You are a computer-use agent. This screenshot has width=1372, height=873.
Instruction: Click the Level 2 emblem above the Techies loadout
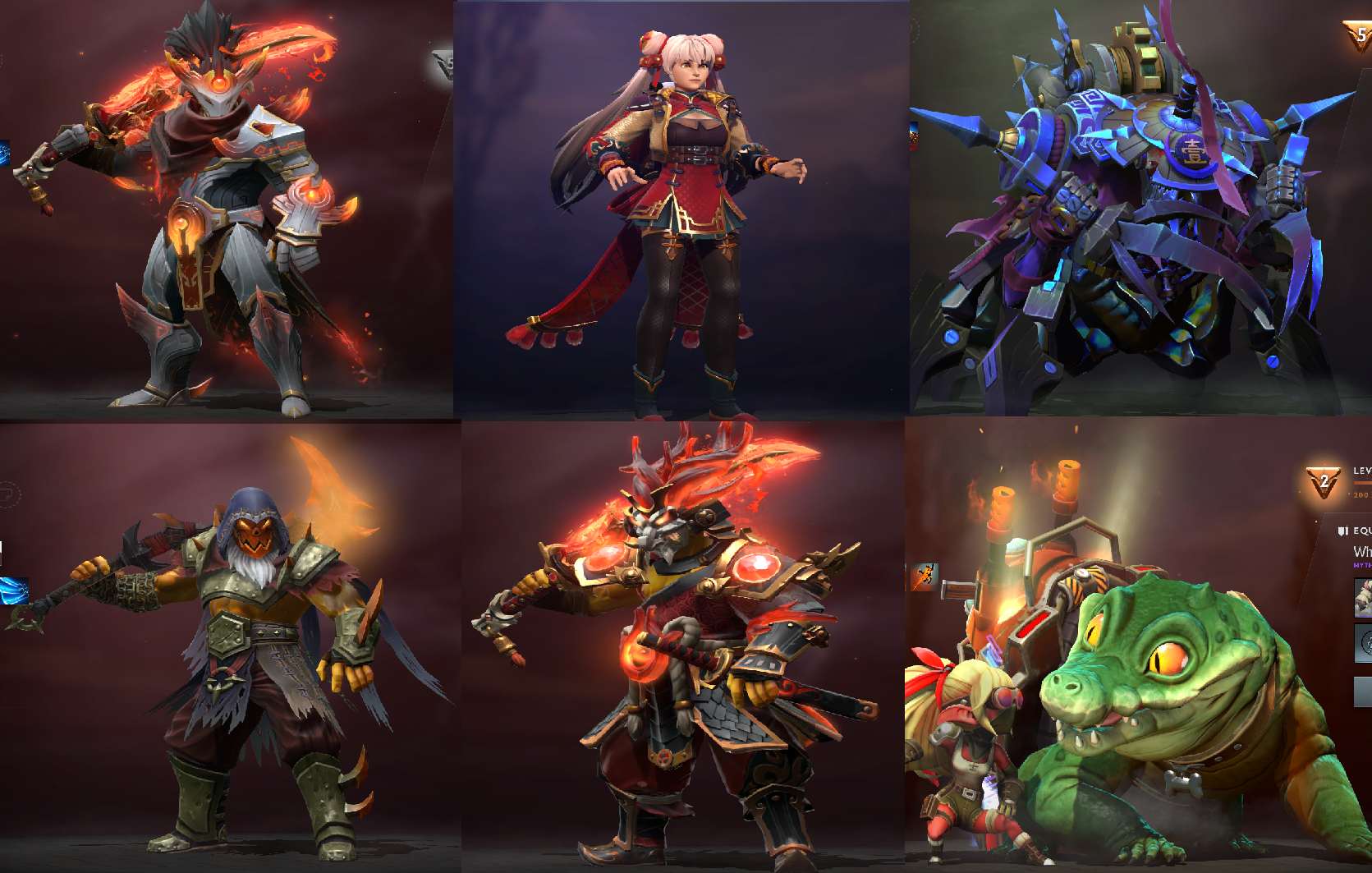(1323, 480)
